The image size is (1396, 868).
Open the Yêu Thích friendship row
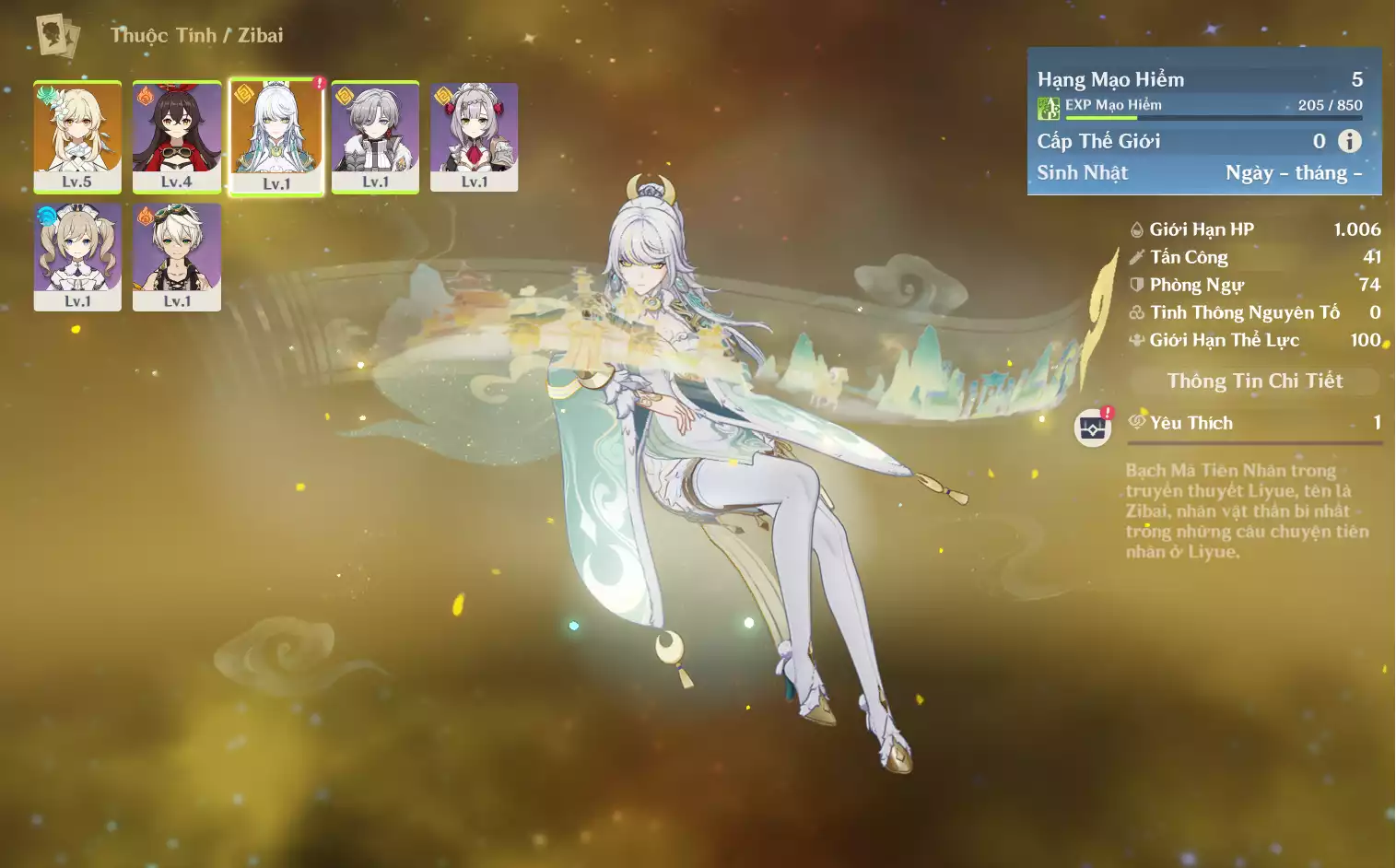coord(1254,423)
